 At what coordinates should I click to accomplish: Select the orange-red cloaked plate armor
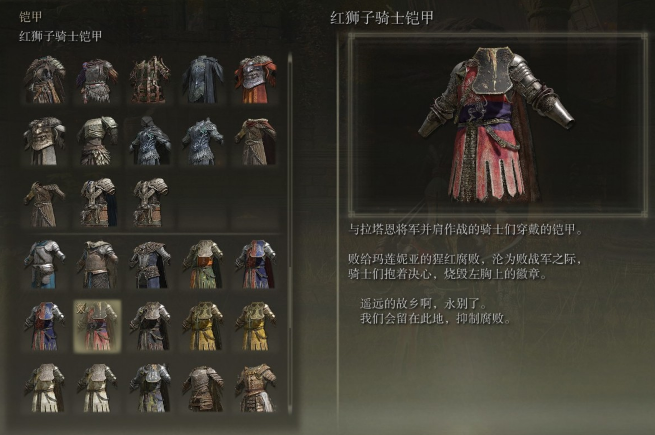254,79
